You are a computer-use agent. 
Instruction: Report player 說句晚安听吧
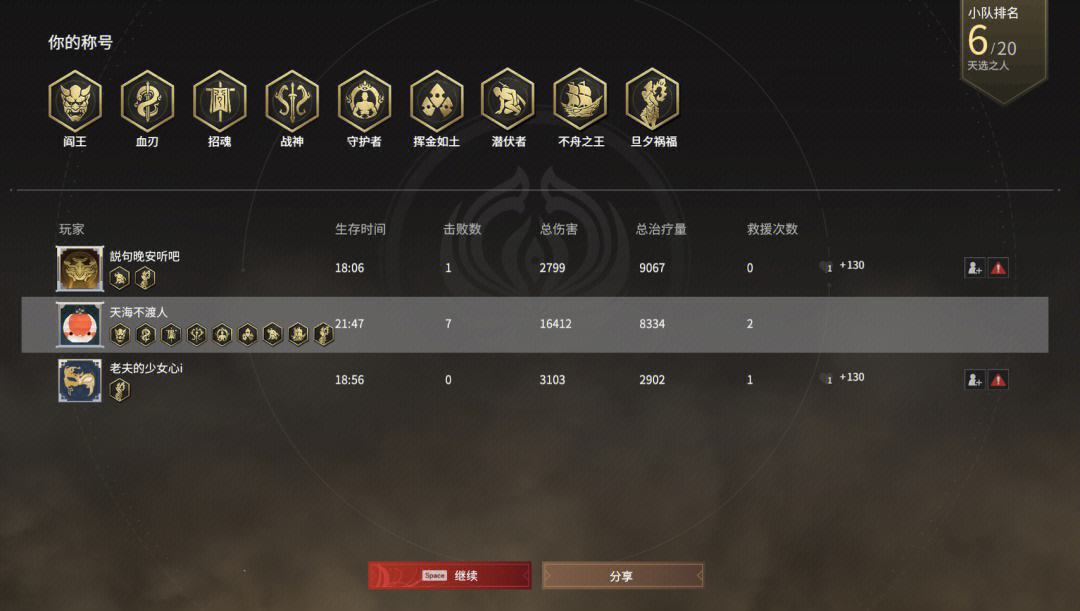[x=998, y=267]
